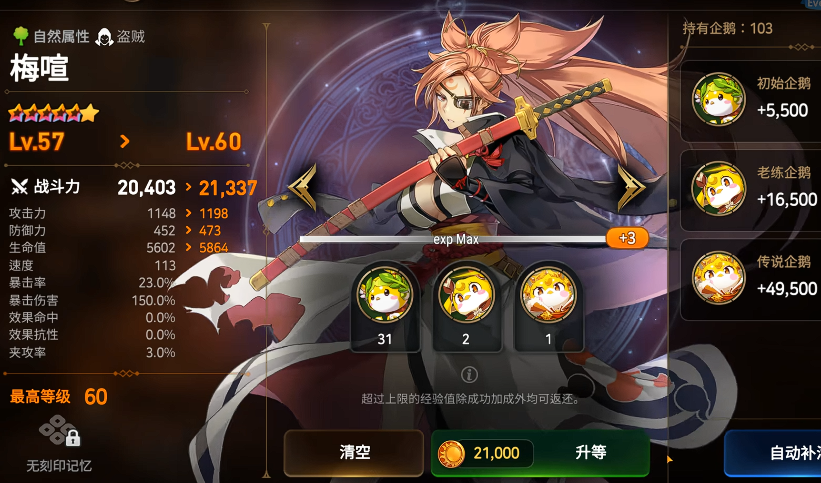The image size is (821, 483).
Task: Add 老练企鹅 +16,500 penguin
Action: [x=752, y=187]
